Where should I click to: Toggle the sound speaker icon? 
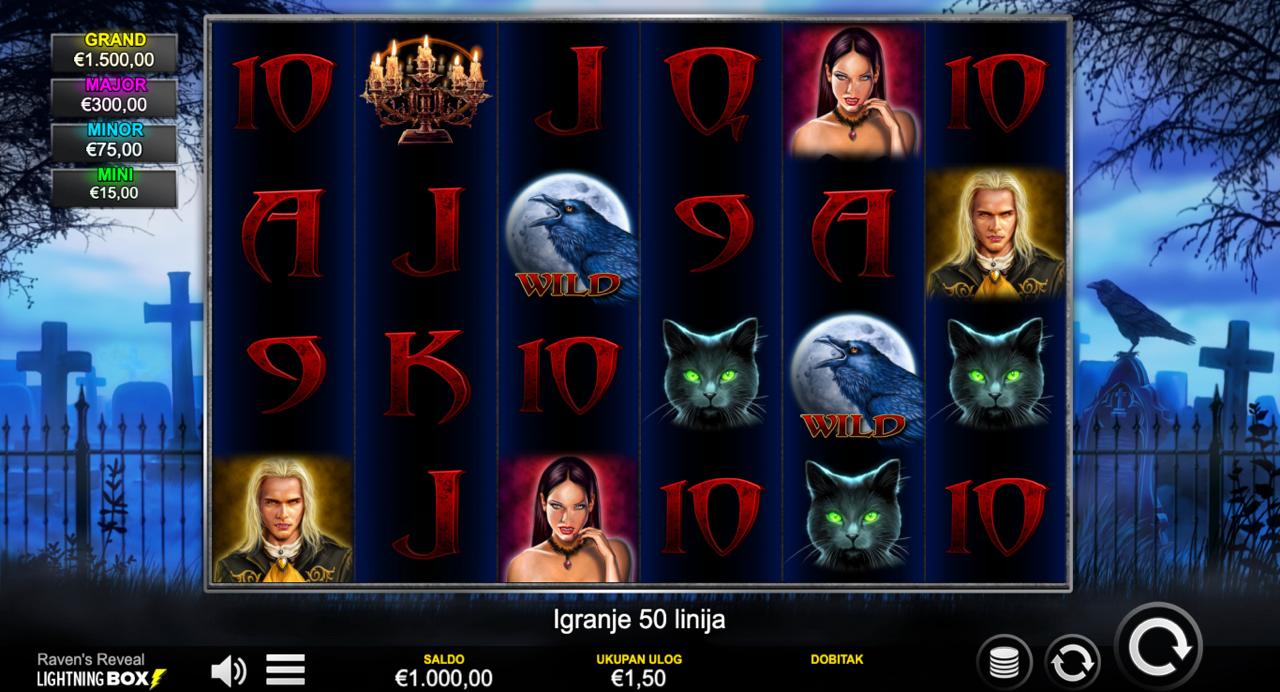coord(228,670)
